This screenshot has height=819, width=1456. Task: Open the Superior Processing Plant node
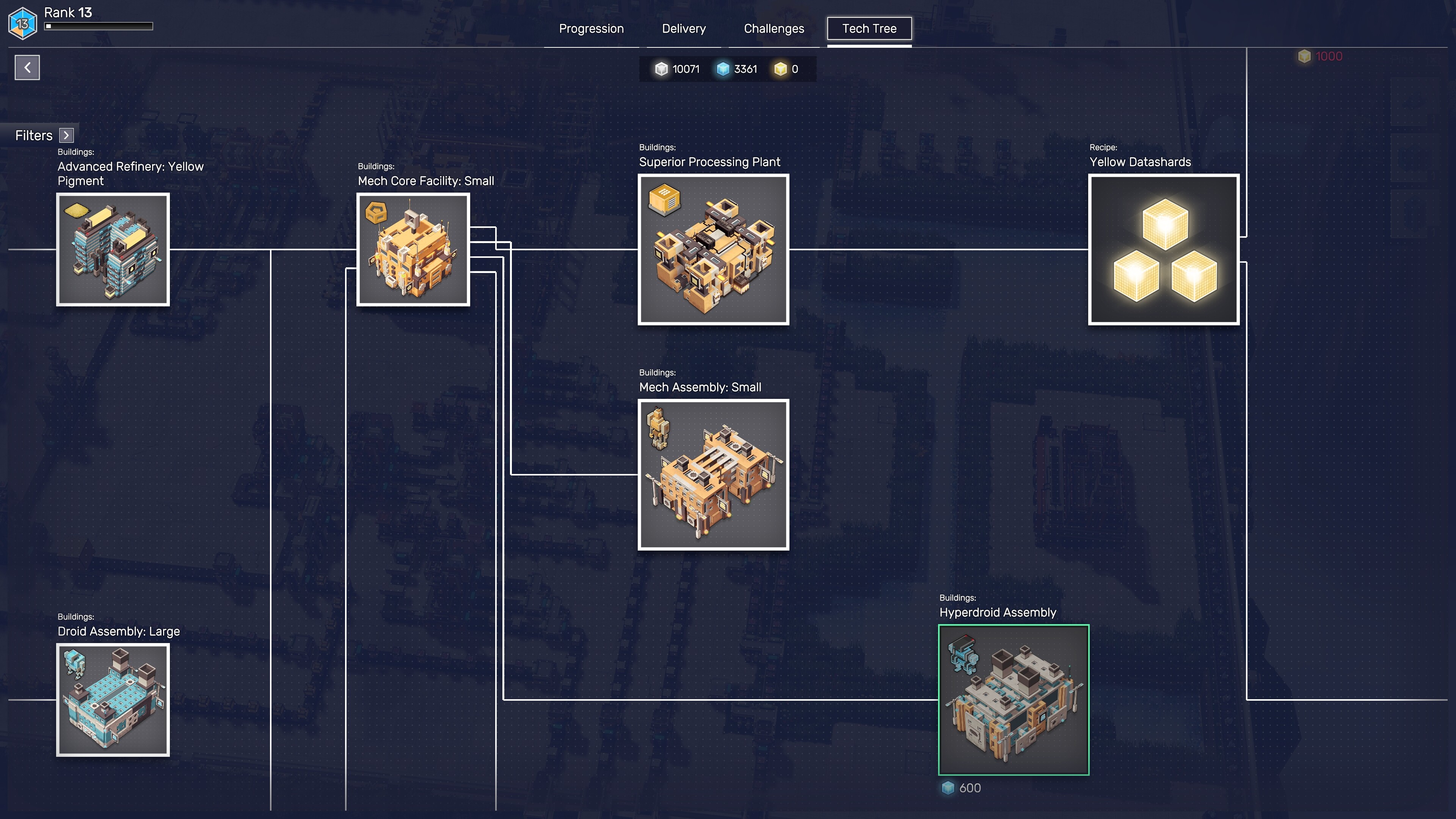point(713,249)
